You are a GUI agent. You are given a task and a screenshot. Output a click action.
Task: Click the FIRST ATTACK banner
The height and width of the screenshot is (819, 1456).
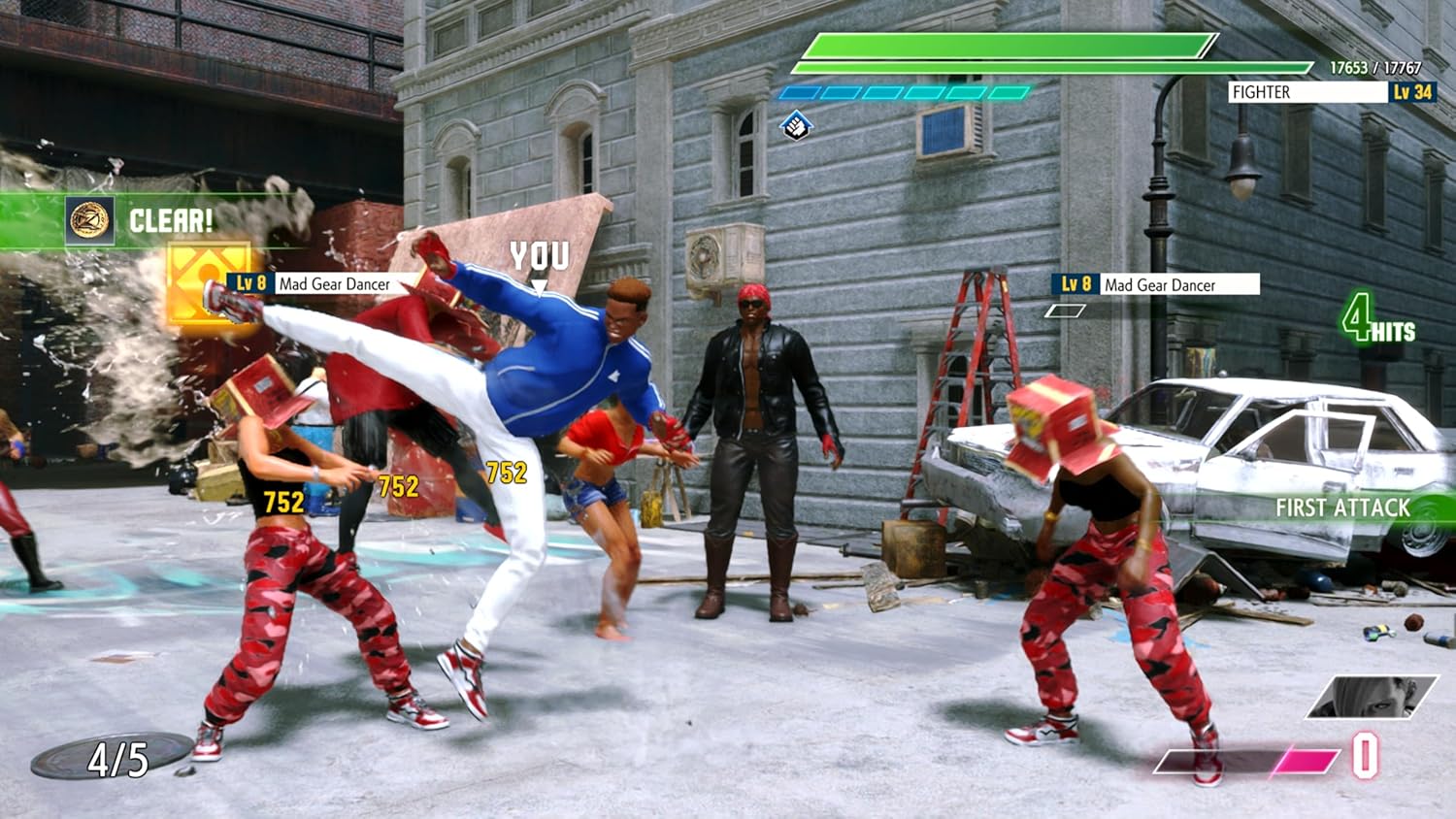(1342, 506)
